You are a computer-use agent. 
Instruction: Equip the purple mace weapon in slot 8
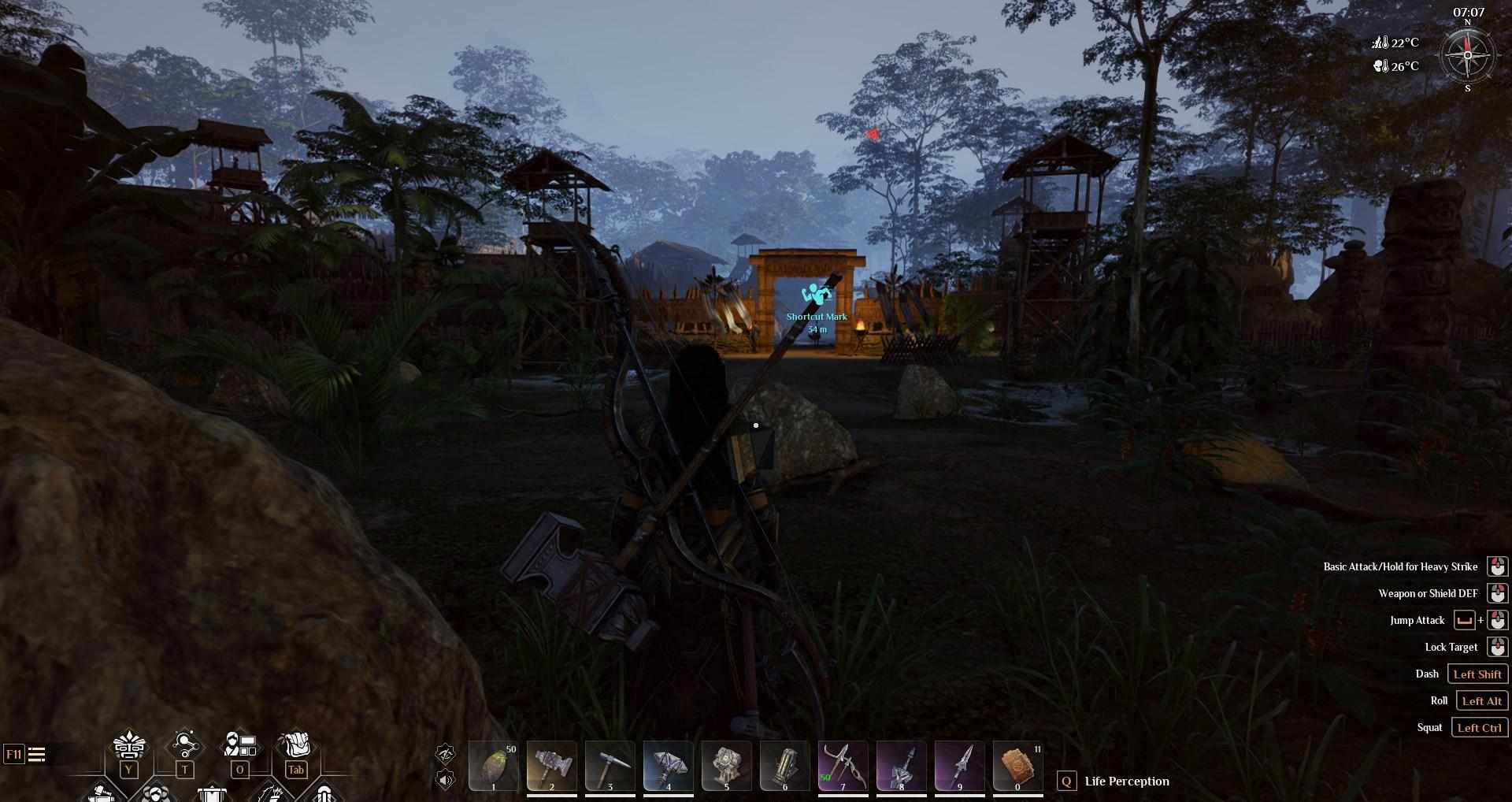point(902,766)
